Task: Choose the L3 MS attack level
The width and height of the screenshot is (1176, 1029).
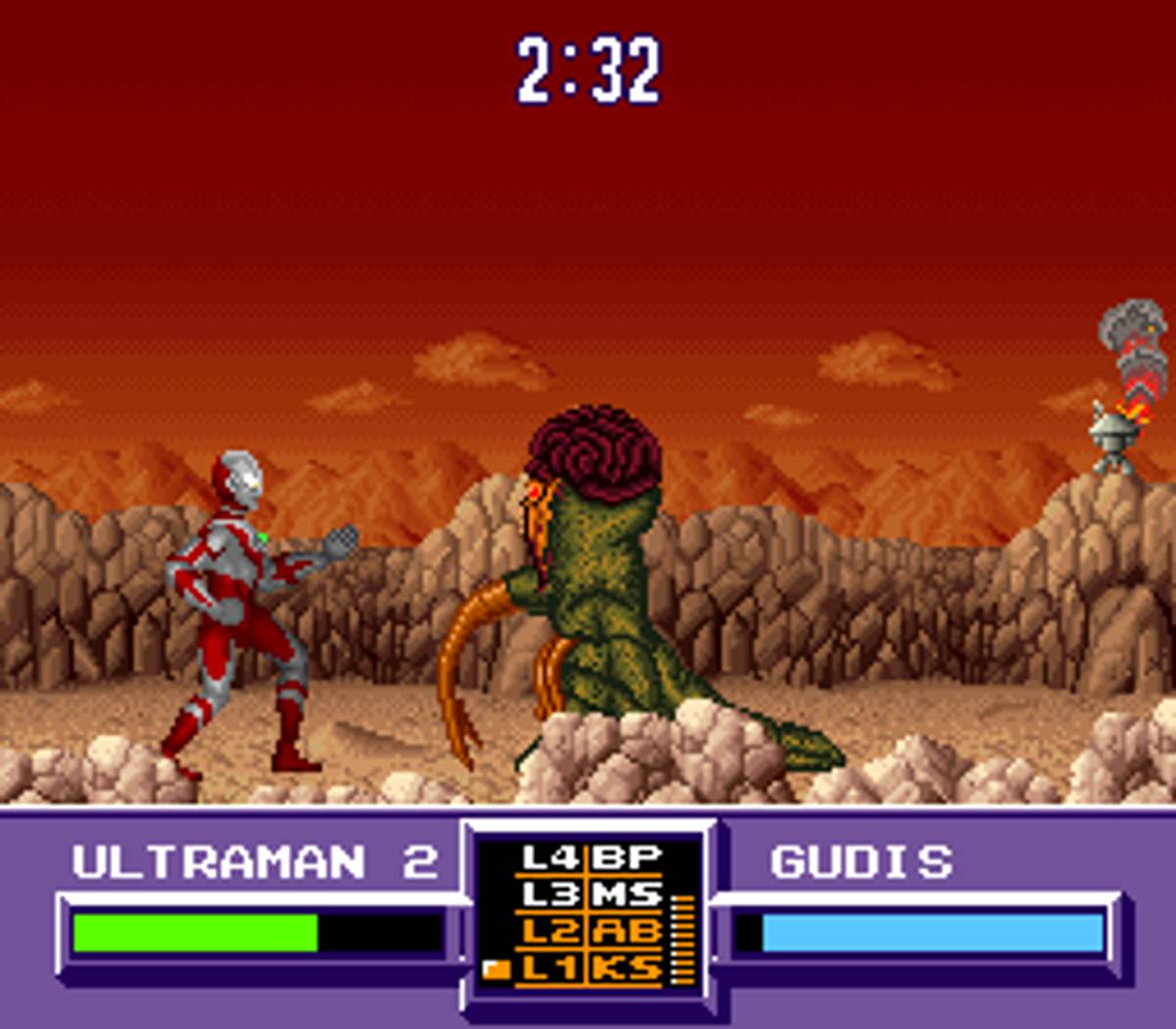Action: (x=591, y=895)
